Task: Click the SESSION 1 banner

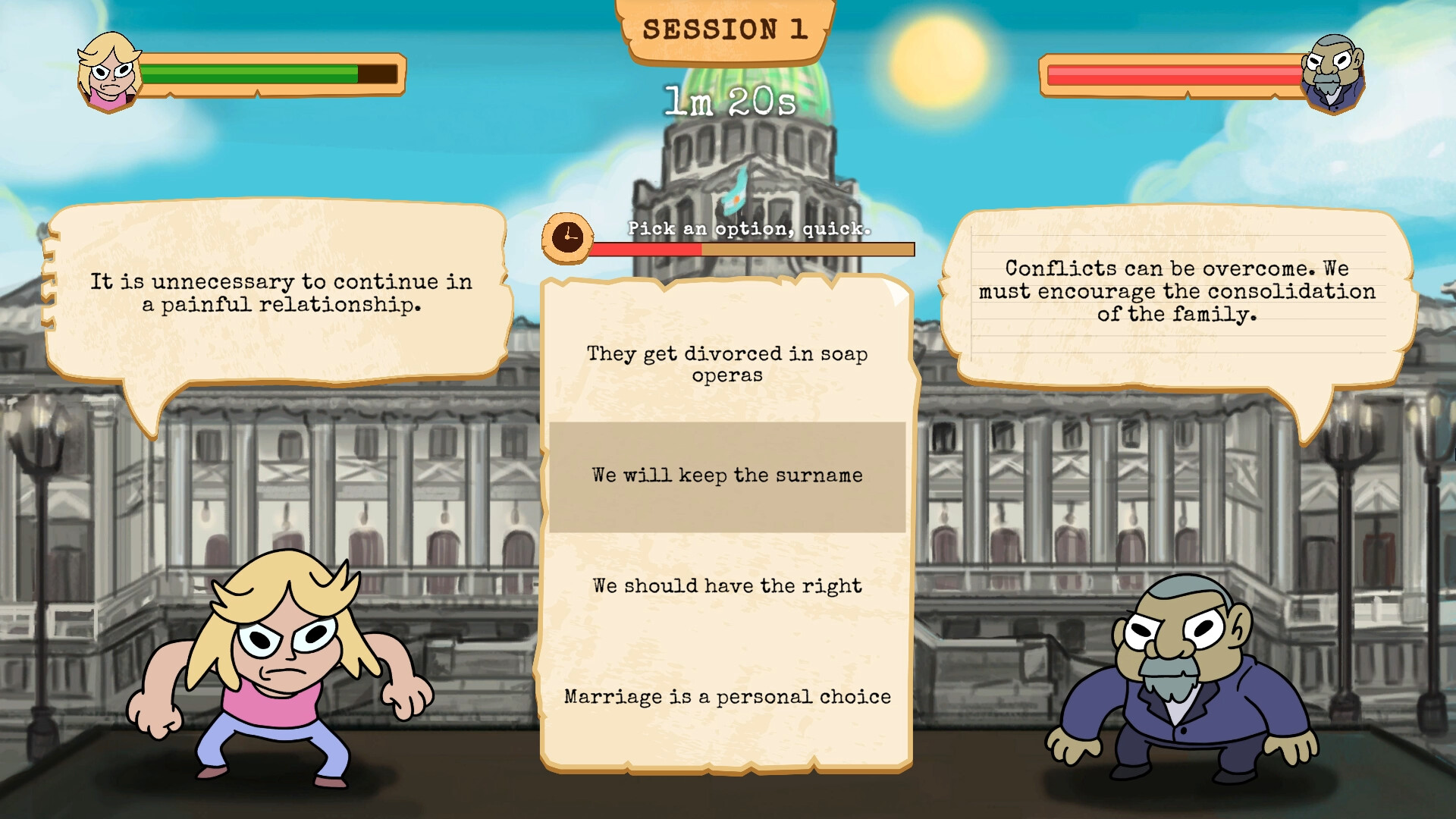Action: click(x=726, y=30)
